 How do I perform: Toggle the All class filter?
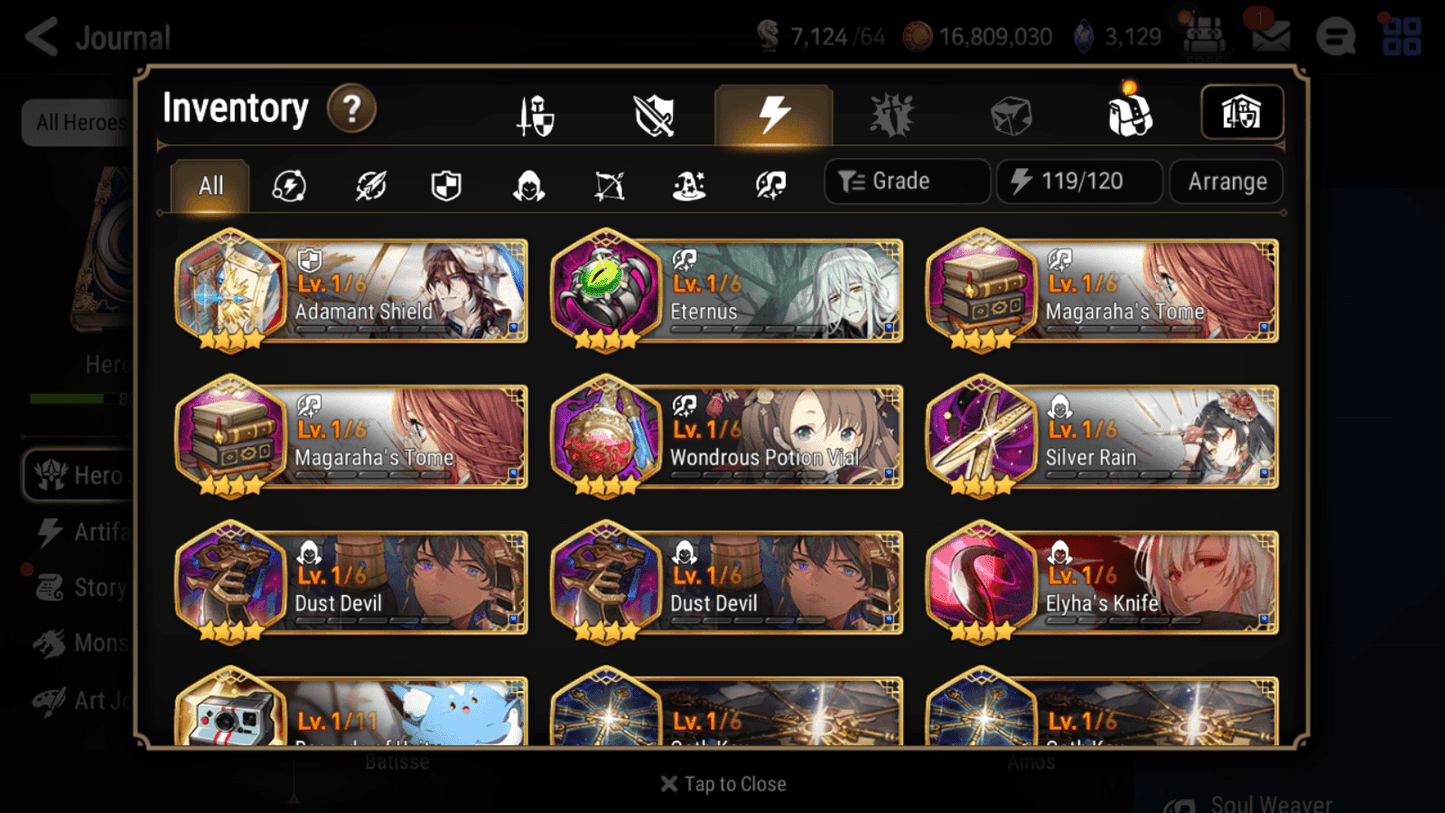(209, 185)
